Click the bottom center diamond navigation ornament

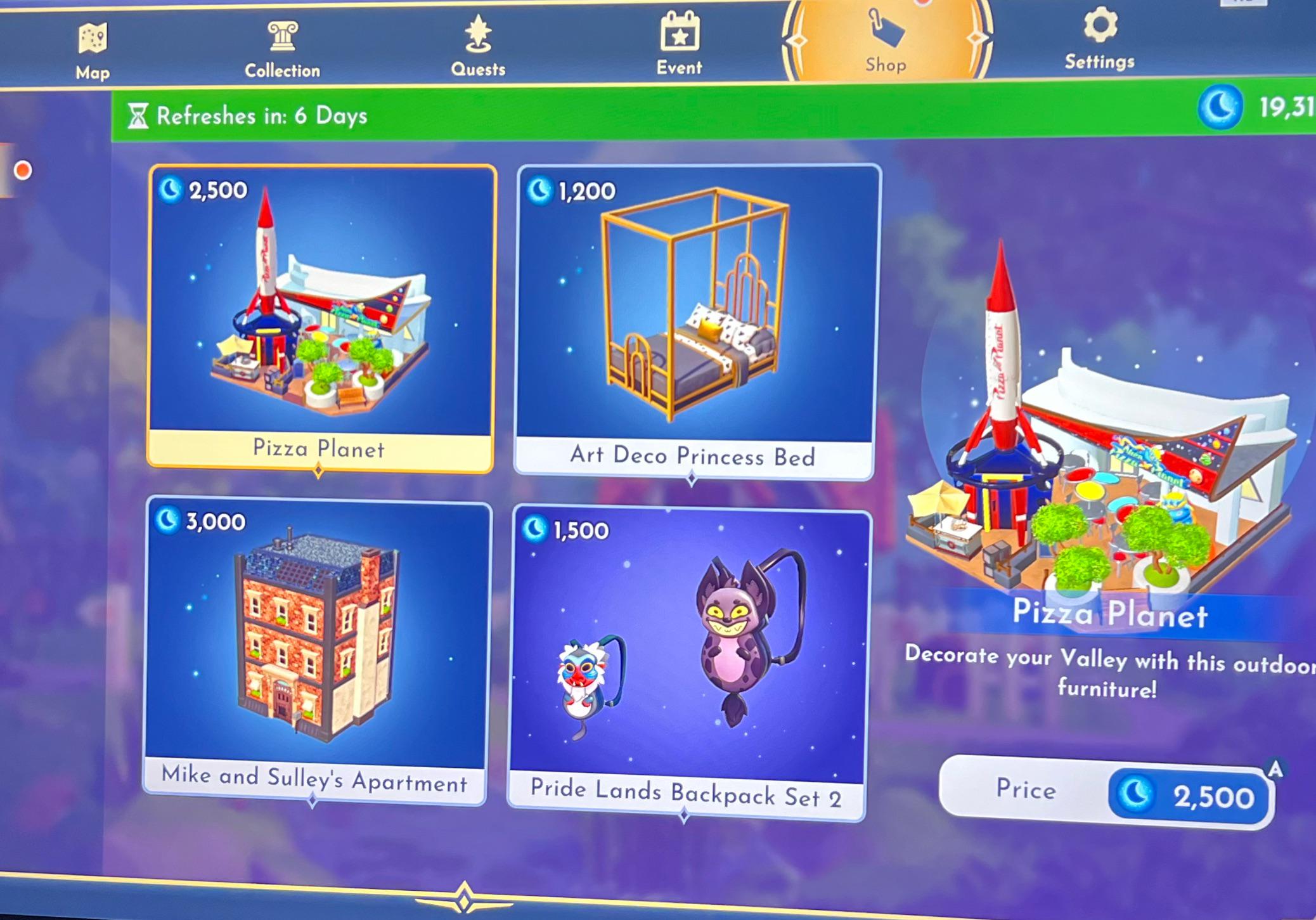pos(466,897)
